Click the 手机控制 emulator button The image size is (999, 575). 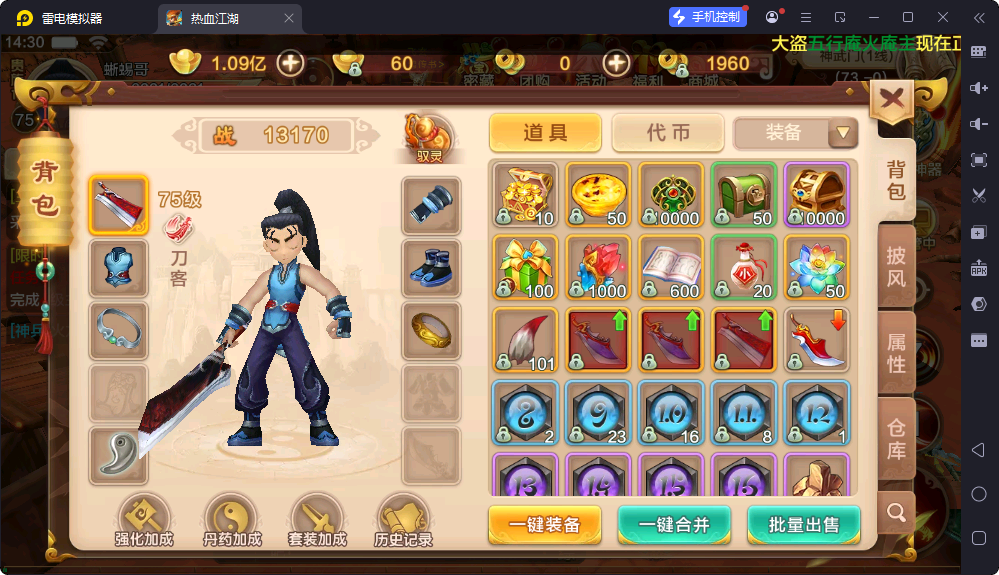click(708, 17)
